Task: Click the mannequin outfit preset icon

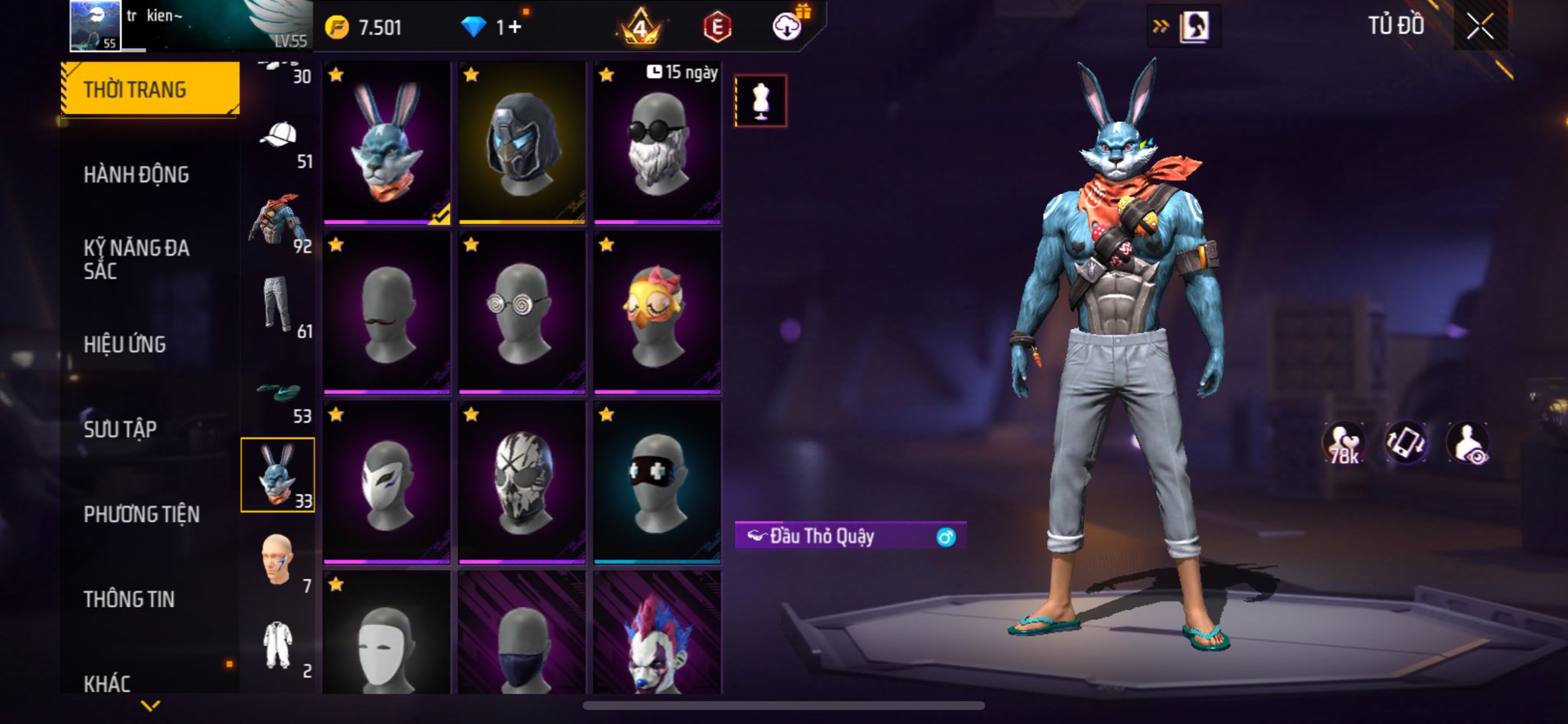Action: tap(760, 100)
